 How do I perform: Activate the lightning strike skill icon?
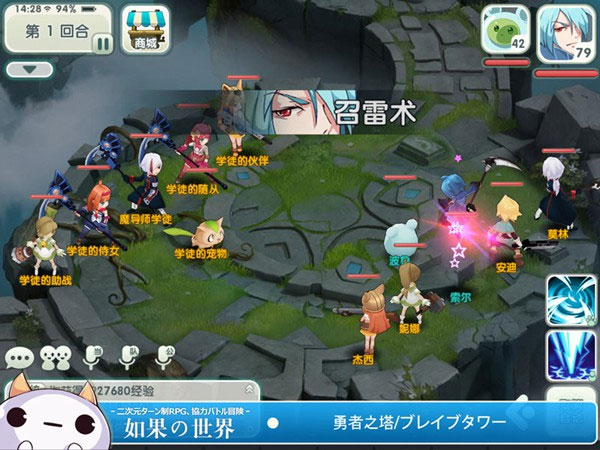coord(571,355)
